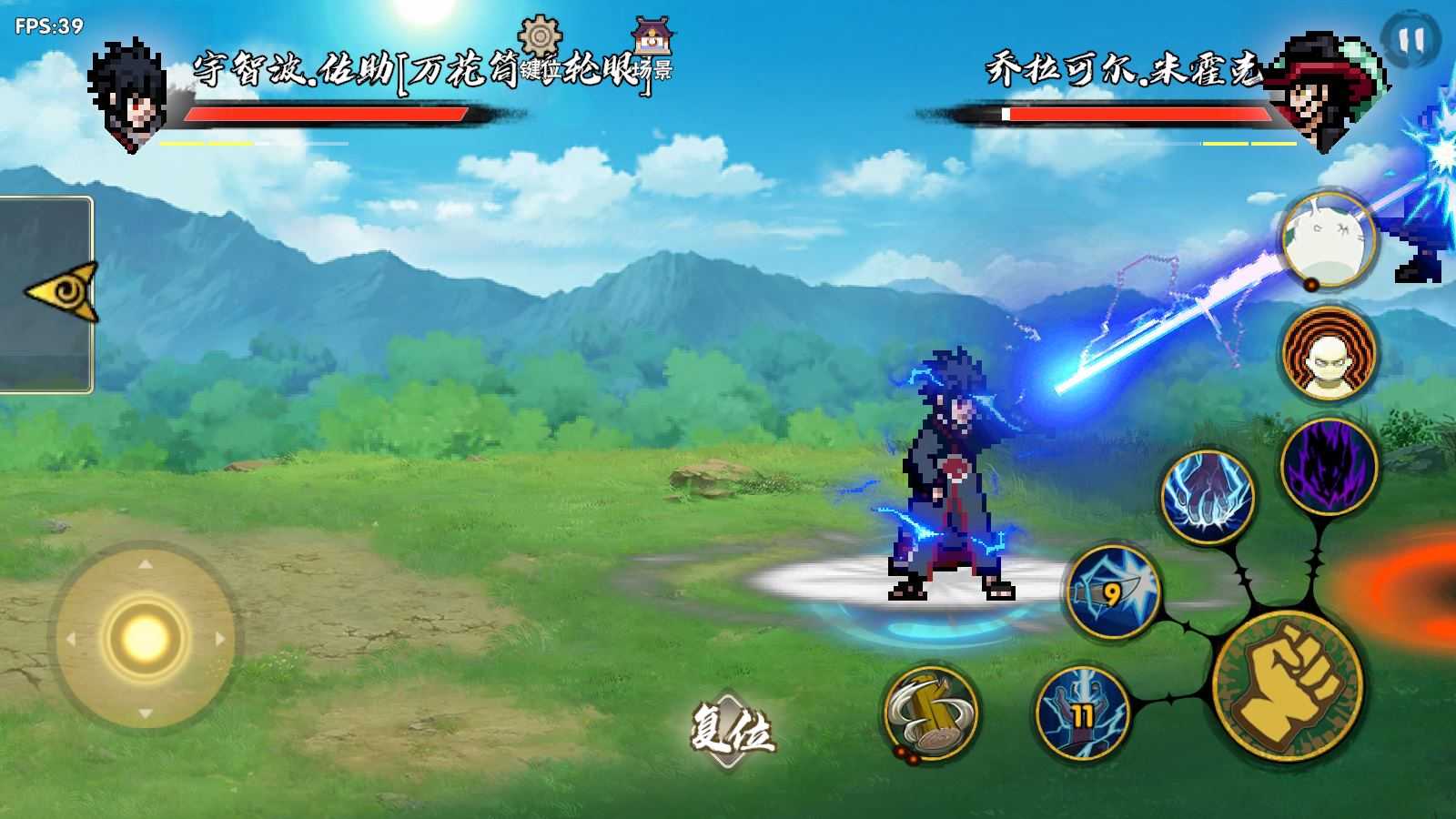The width and height of the screenshot is (1456, 819).
Task: Activate the lightning skill showing 11
Action: click(x=1082, y=713)
